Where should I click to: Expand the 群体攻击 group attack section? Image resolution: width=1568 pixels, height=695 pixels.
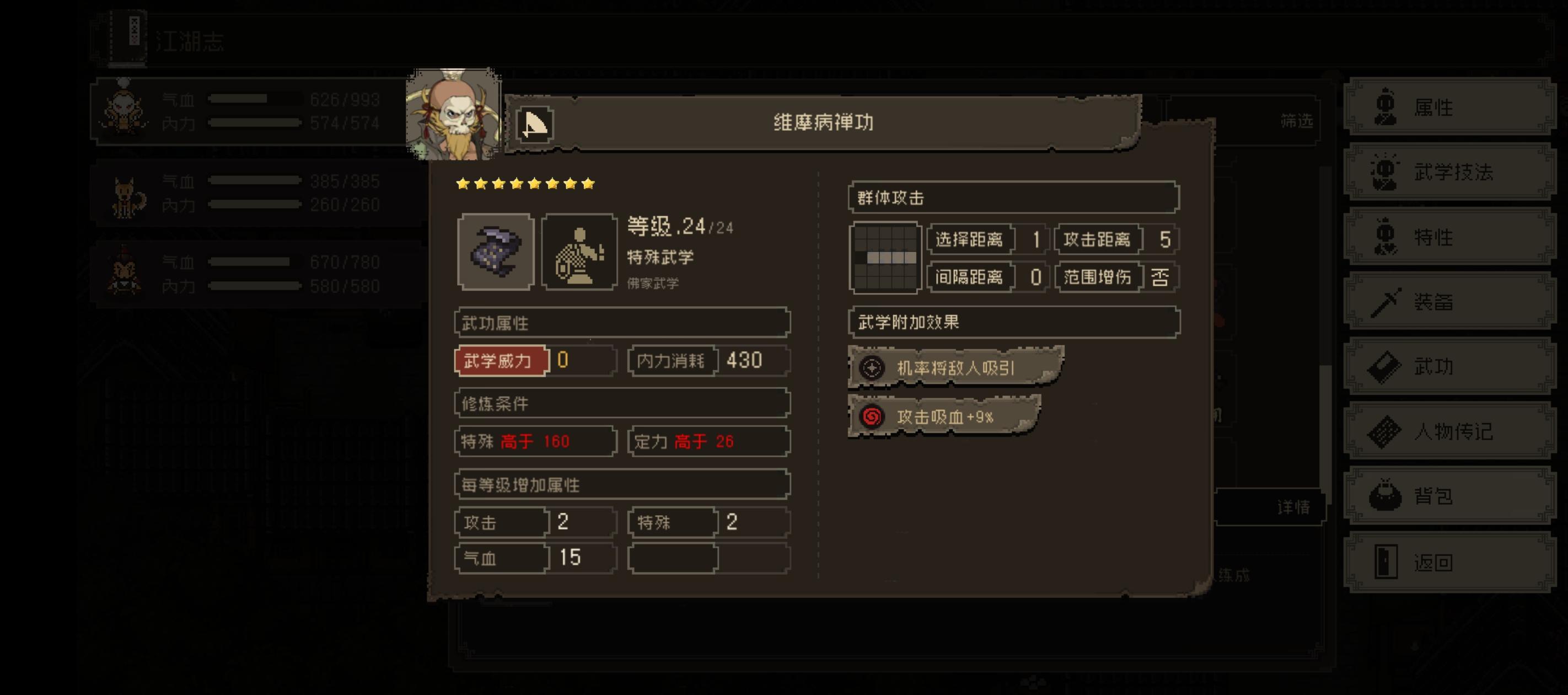tap(1012, 196)
